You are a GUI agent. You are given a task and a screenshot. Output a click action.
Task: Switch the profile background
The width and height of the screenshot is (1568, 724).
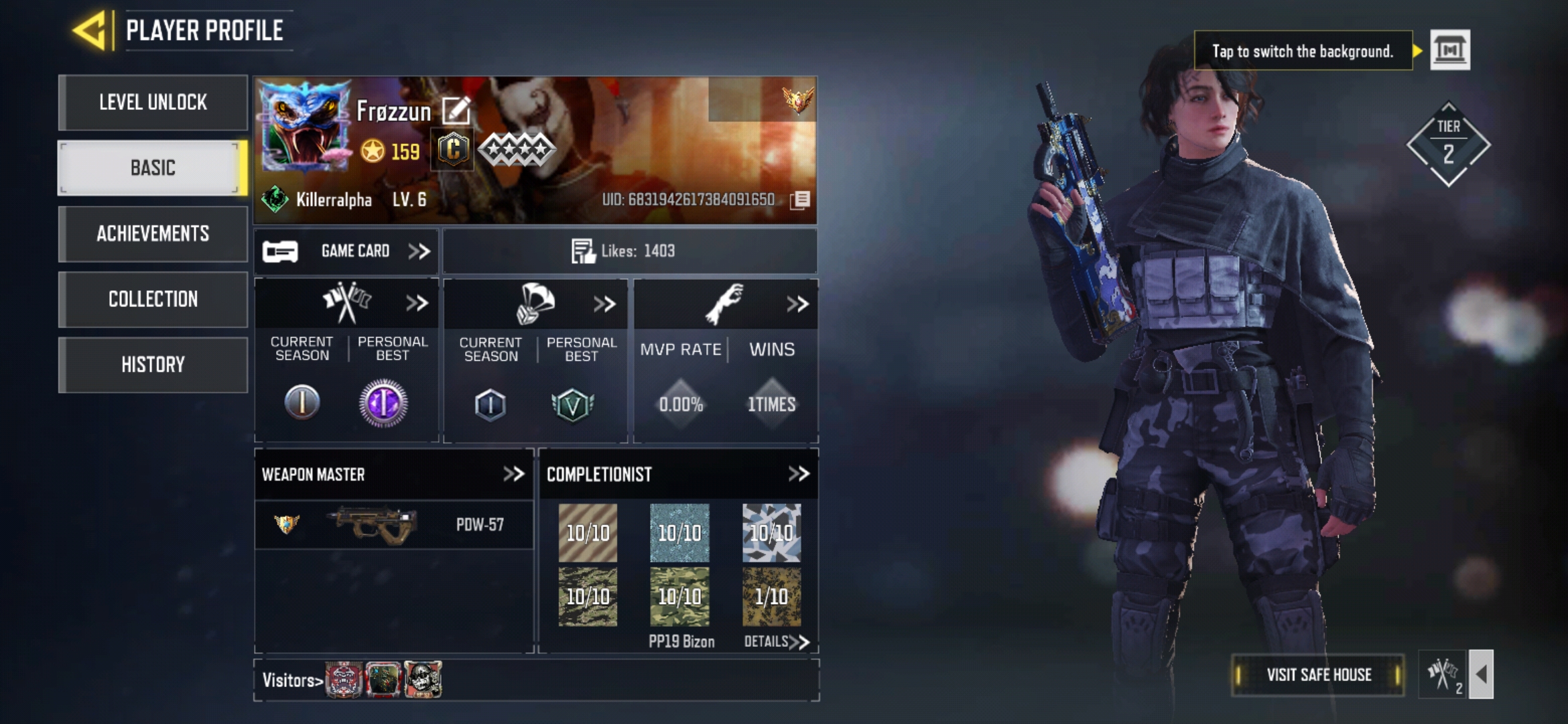[x=1450, y=50]
